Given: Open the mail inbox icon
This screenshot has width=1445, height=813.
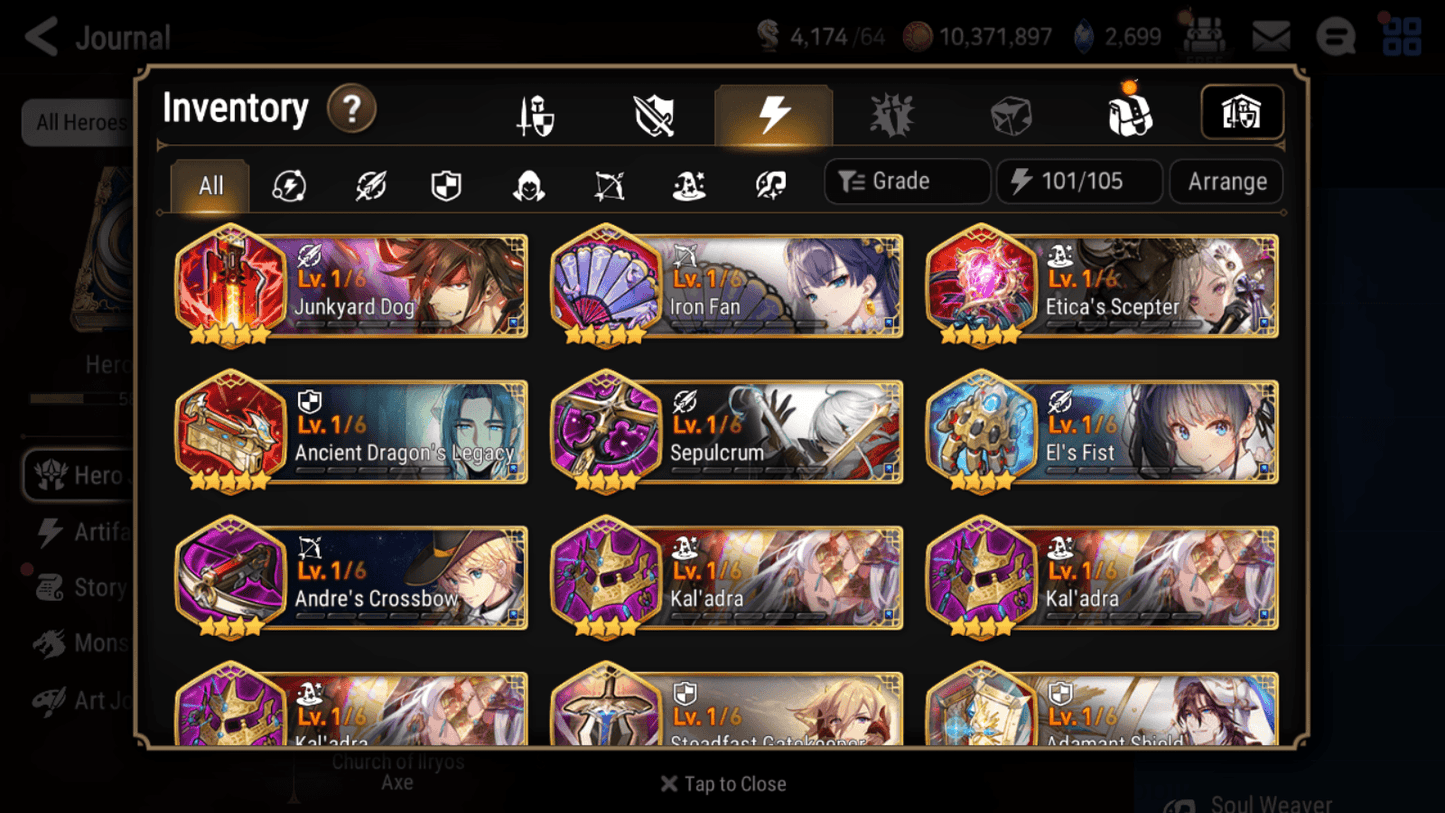Looking at the screenshot, I should pos(1270,36).
